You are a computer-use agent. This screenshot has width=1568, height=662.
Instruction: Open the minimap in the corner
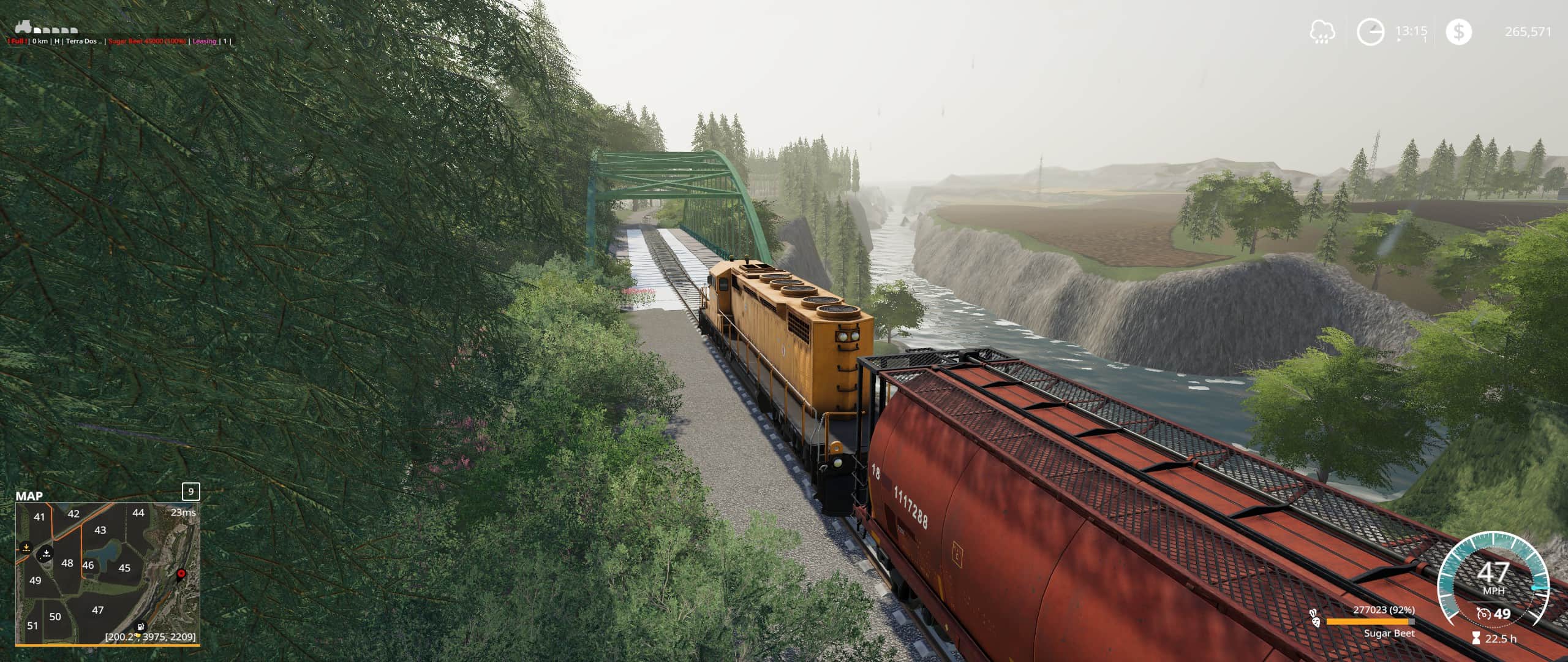click(107, 573)
